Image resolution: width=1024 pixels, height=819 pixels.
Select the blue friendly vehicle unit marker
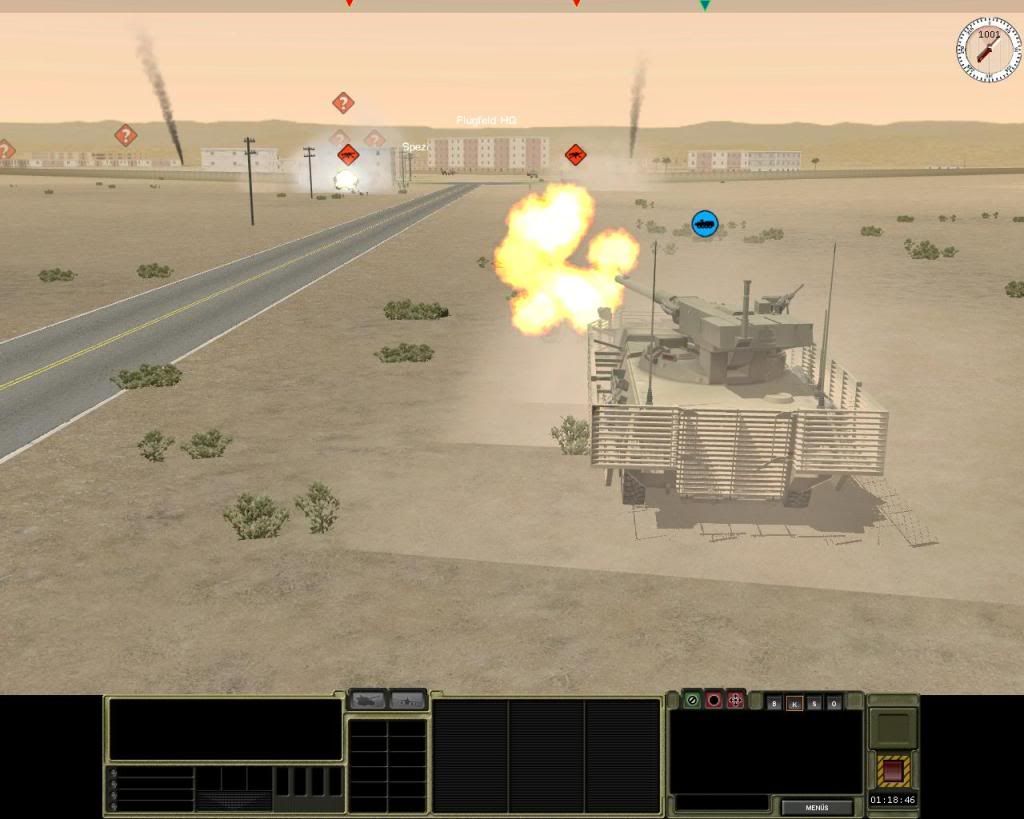[x=705, y=223]
